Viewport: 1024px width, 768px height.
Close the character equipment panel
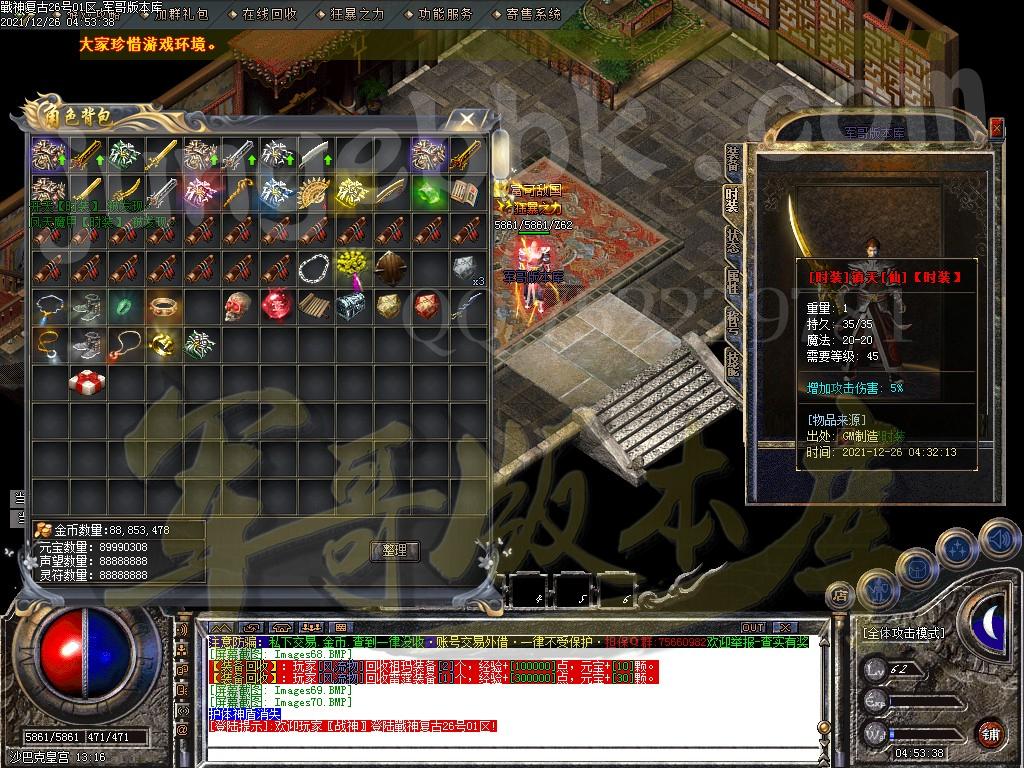(x=996, y=128)
